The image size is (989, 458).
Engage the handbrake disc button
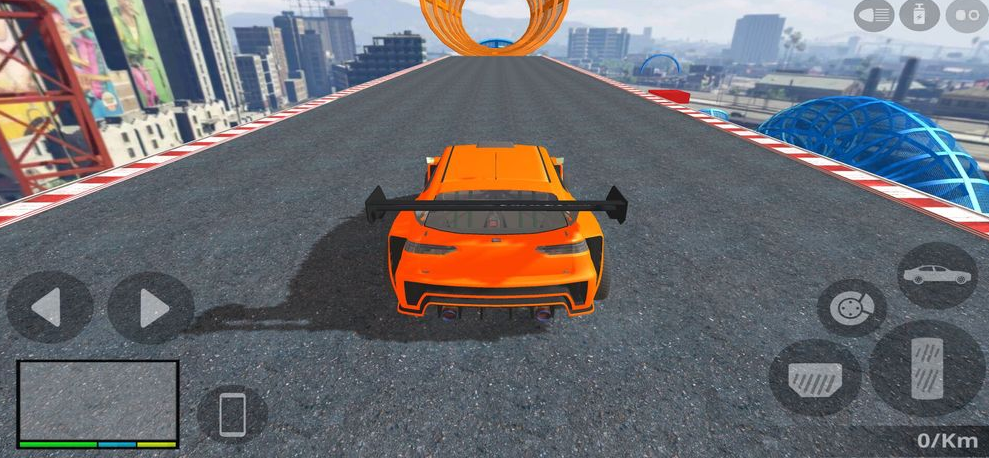[852, 307]
